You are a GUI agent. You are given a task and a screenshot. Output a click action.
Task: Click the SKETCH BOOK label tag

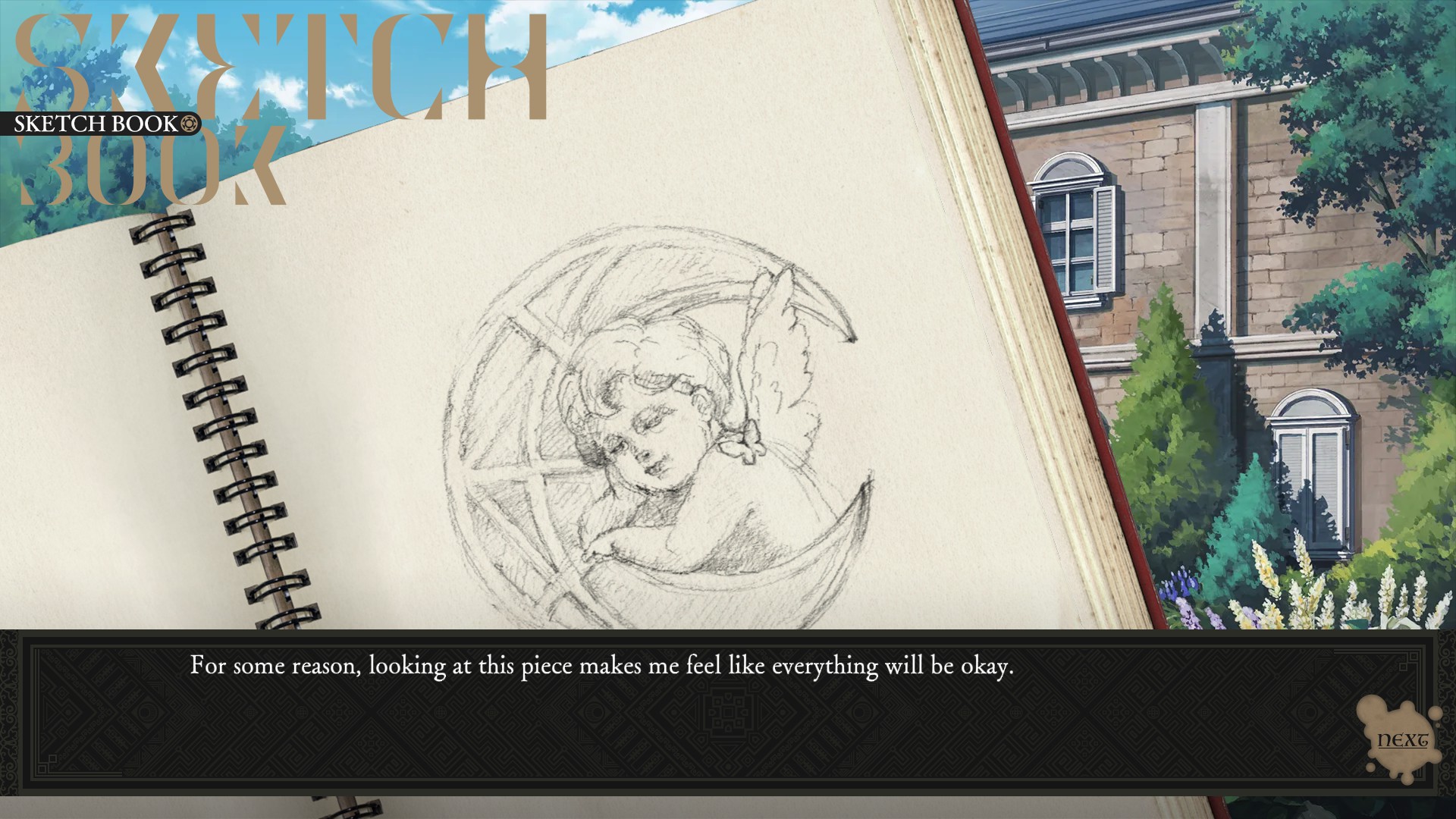tap(101, 124)
